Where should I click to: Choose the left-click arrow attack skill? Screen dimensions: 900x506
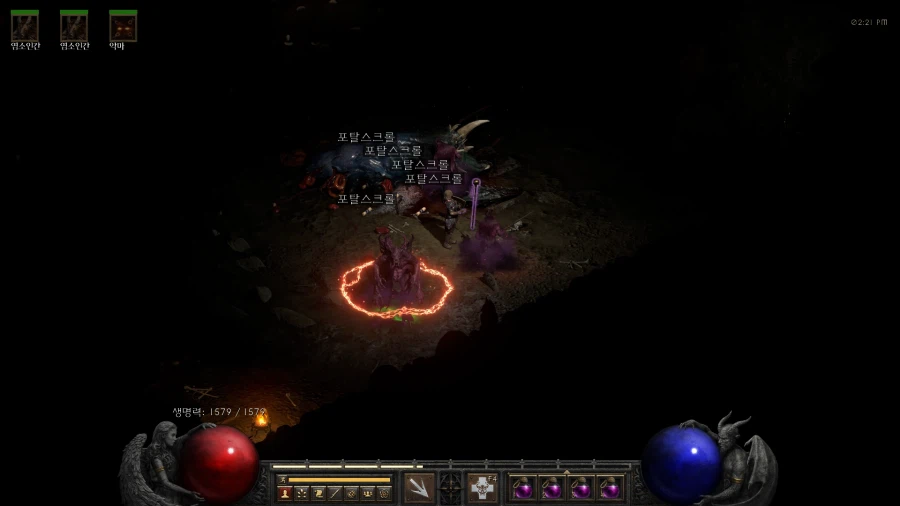click(419, 487)
